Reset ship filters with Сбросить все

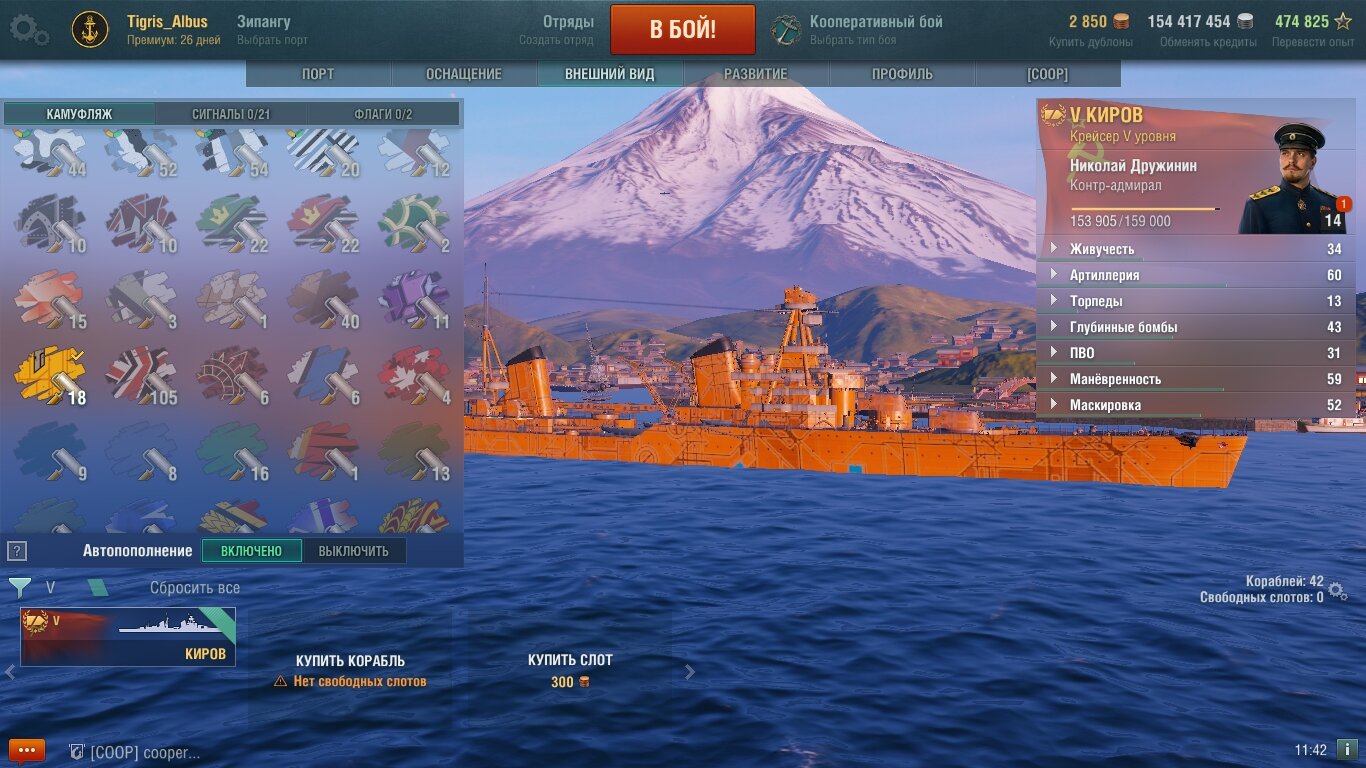coord(195,588)
